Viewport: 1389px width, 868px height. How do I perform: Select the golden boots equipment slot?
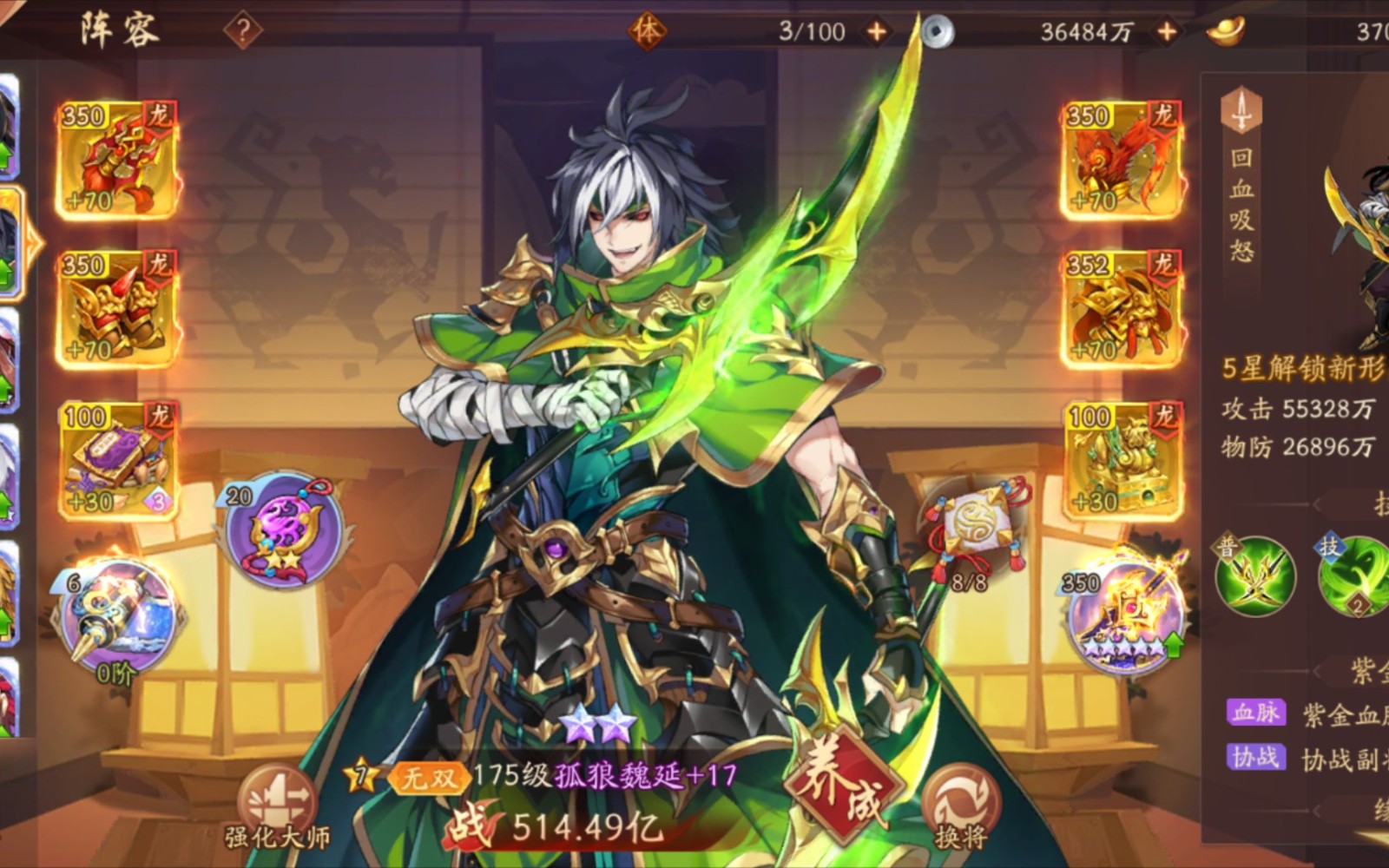(117, 309)
